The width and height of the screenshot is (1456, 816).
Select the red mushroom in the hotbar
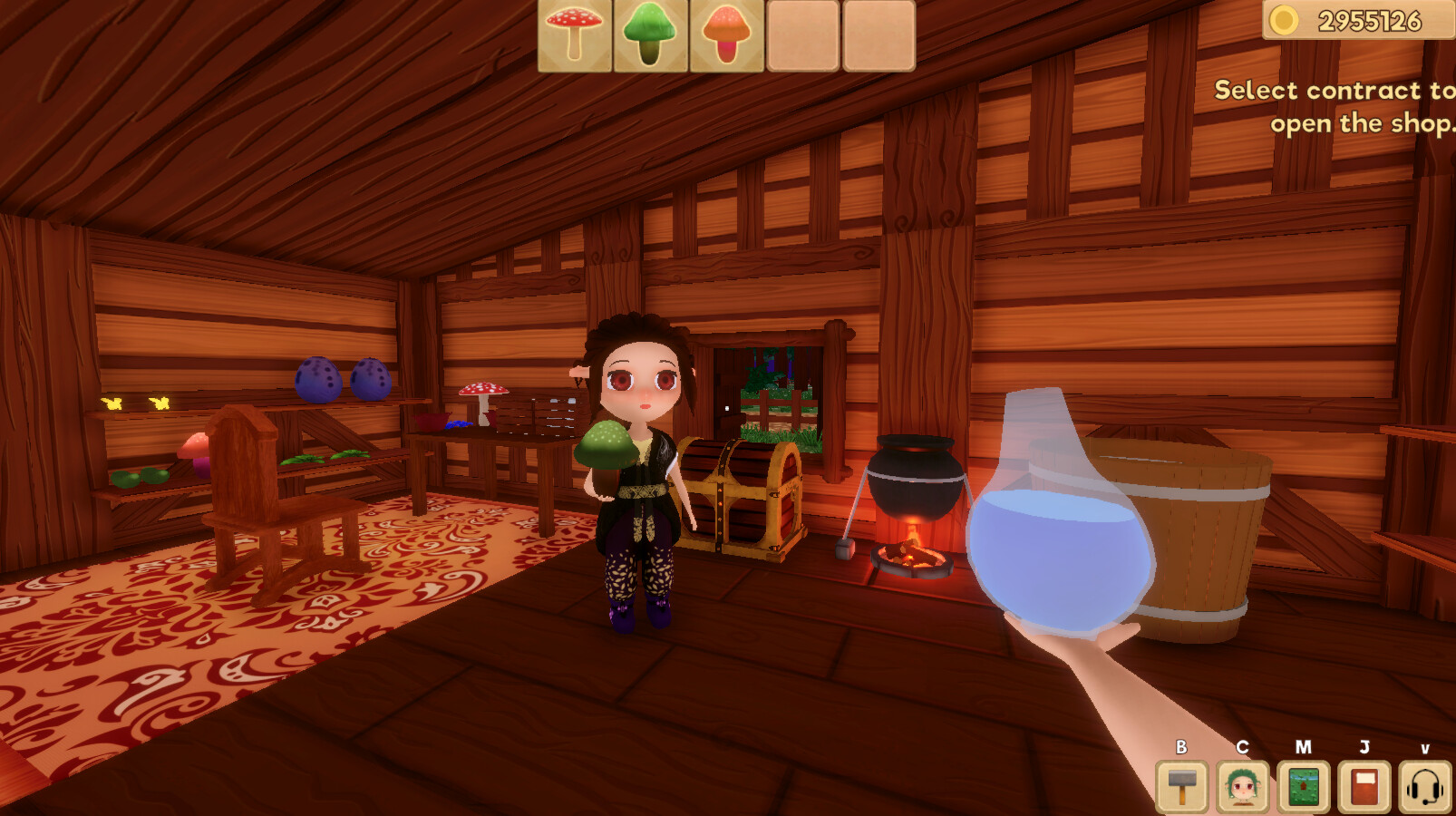tap(572, 34)
